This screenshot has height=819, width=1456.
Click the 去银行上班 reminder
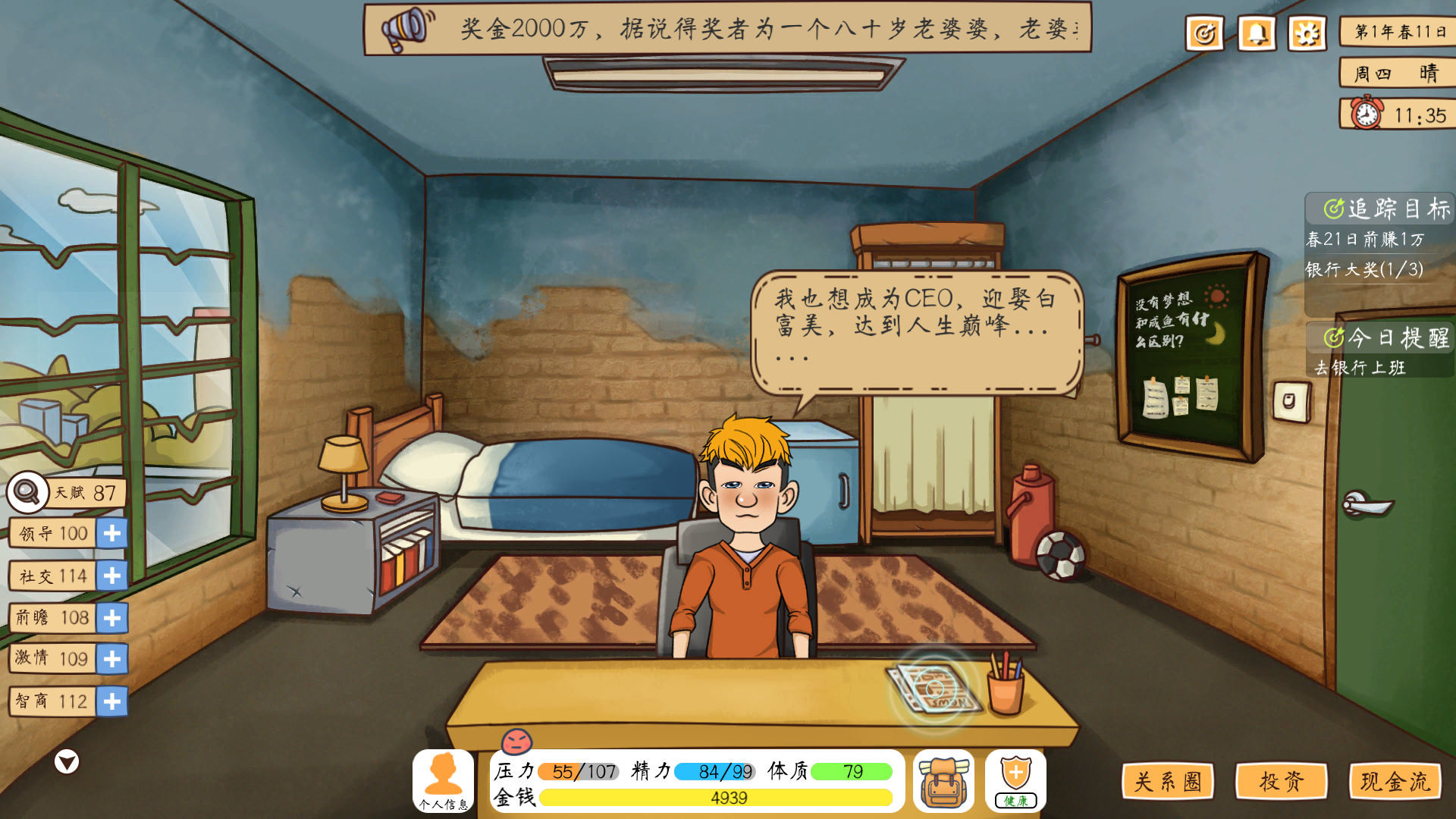pyautogui.click(x=1362, y=368)
